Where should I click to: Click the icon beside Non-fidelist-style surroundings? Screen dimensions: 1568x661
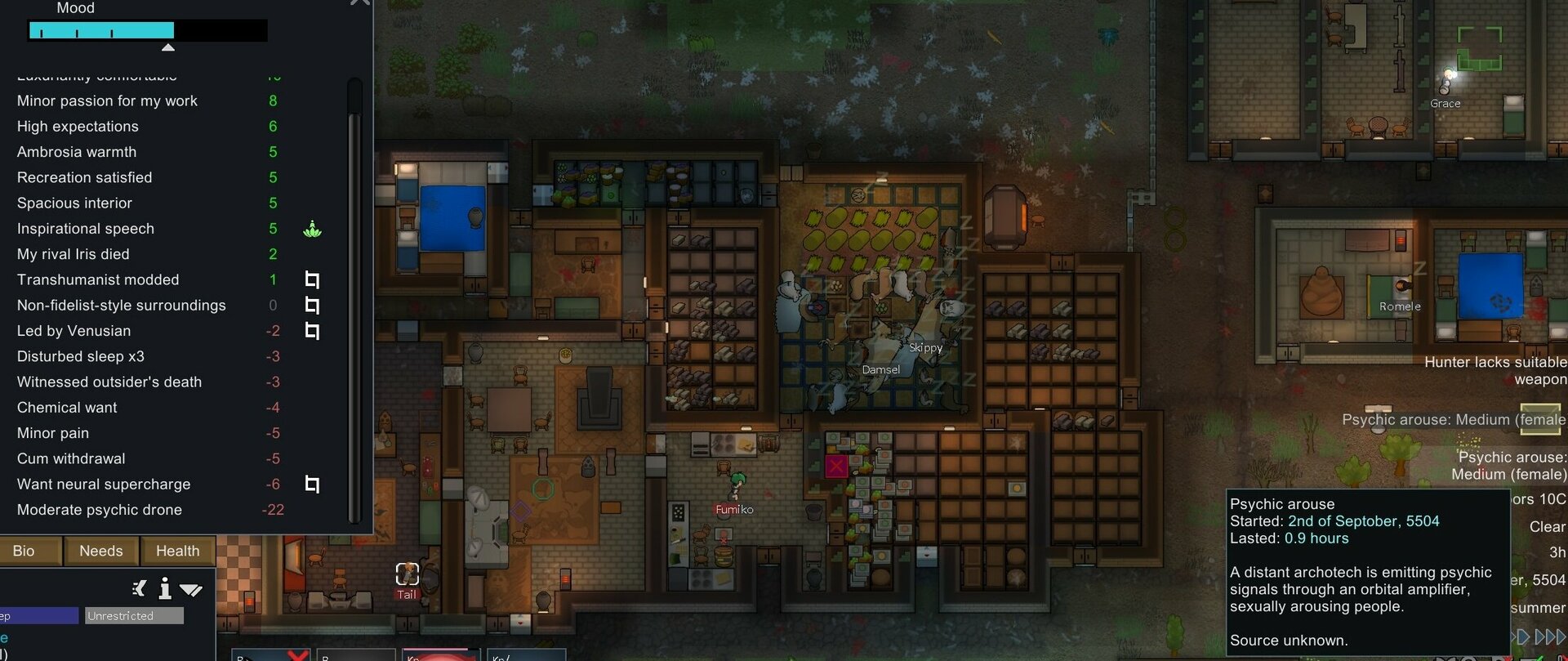point(311,305)
